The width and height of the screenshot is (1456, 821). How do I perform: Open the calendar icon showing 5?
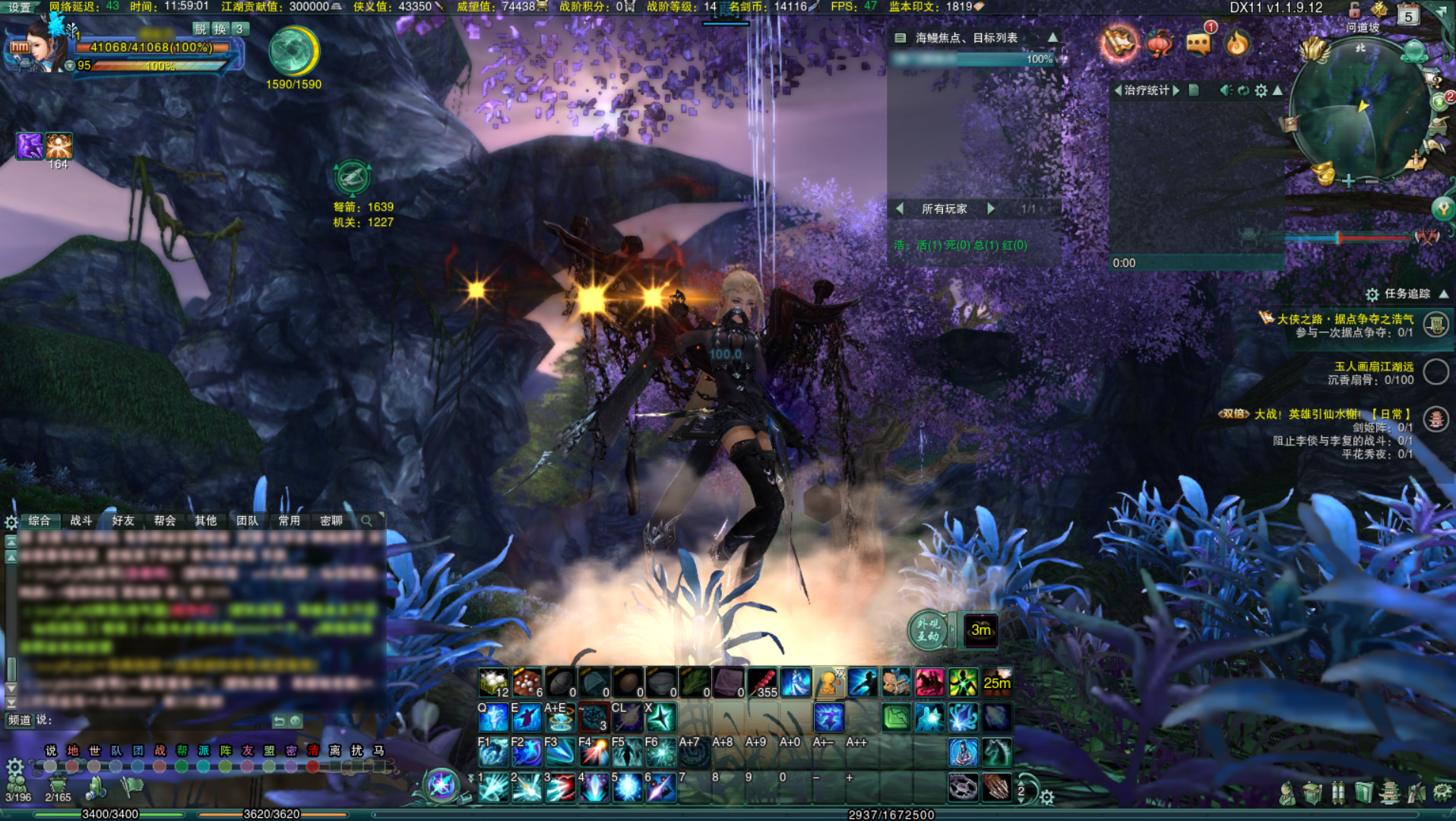1408,15
